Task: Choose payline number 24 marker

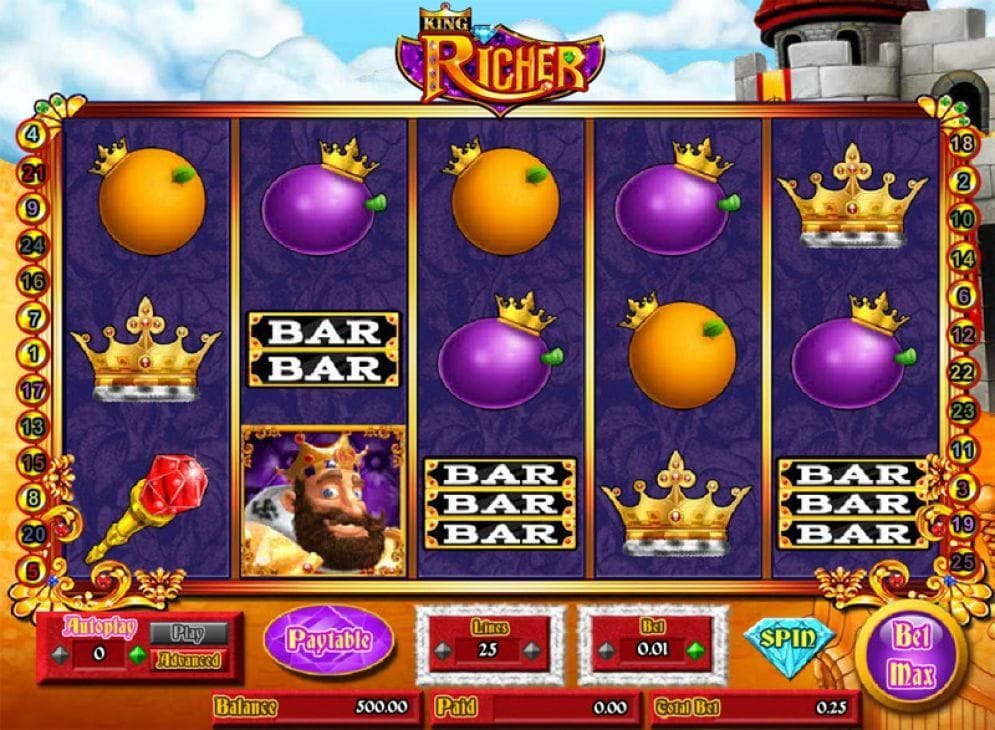Action: (32, 244)
